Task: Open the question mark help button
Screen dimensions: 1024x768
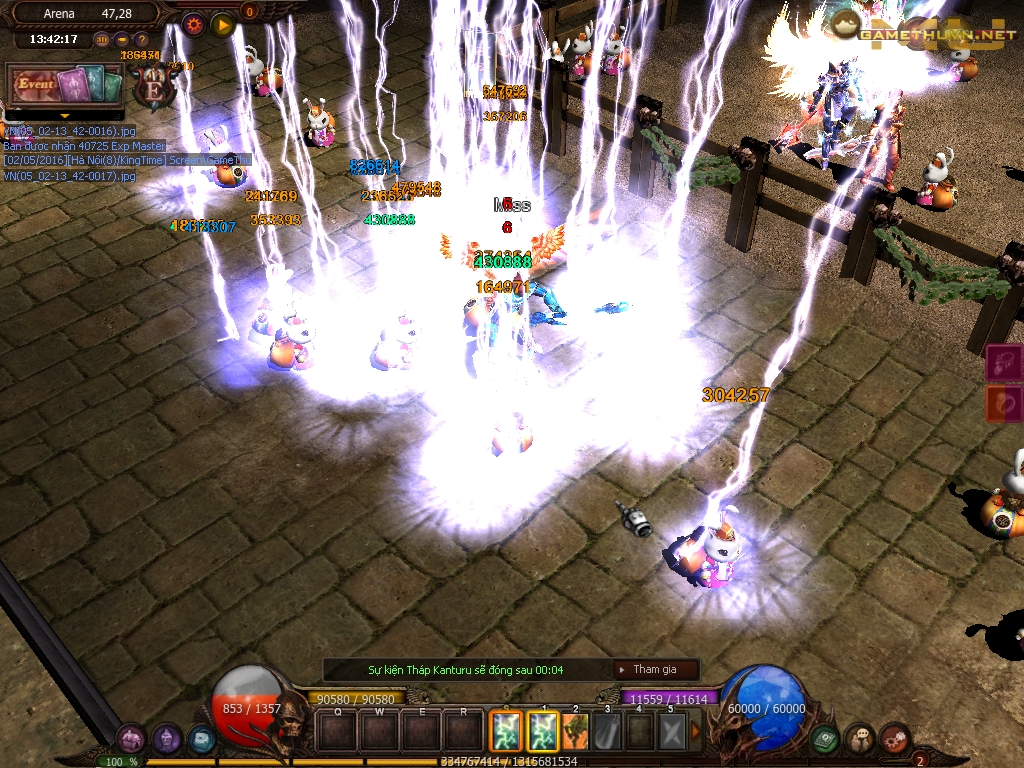Action: [142, 39]
